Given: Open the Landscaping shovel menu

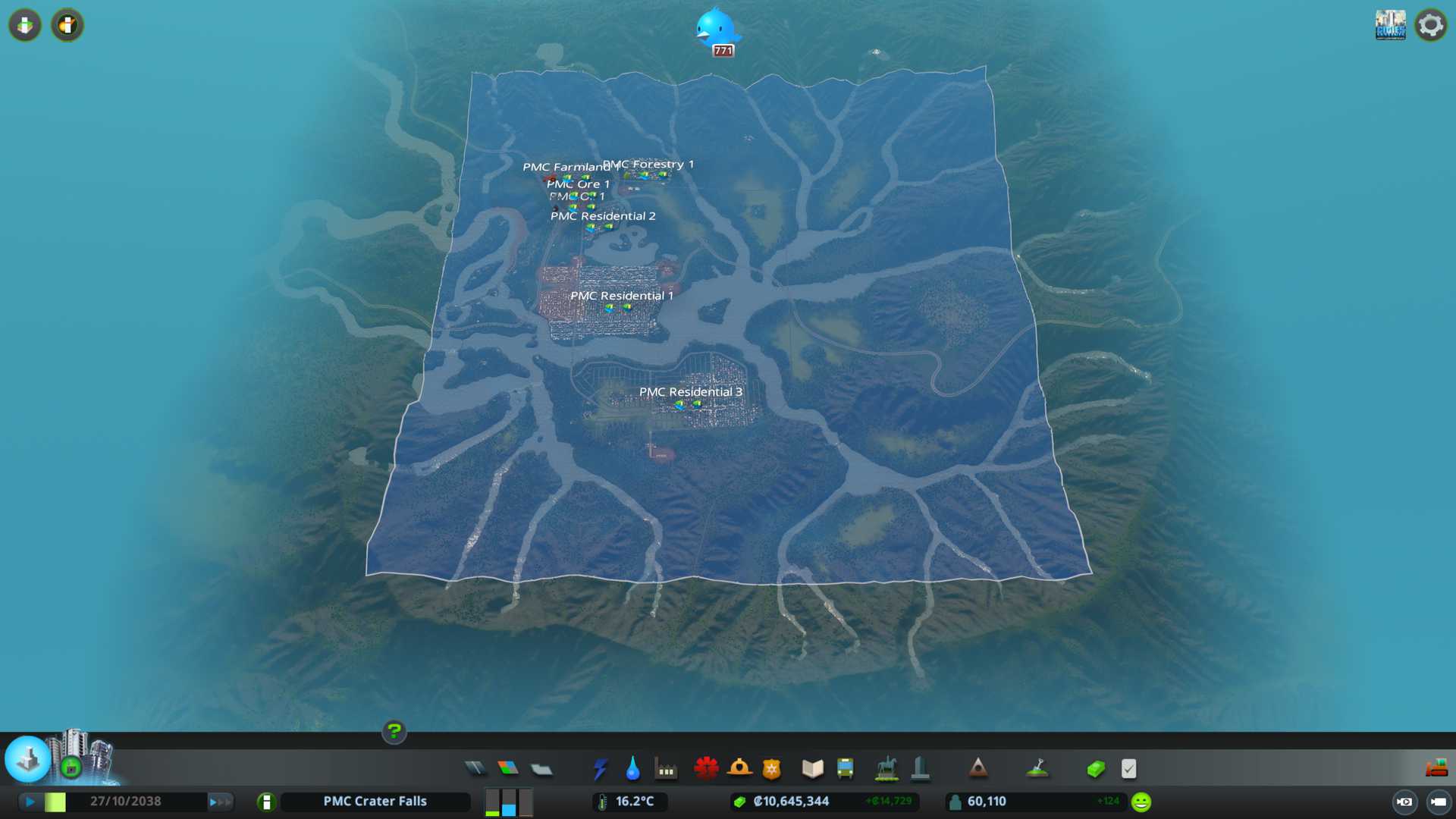Looking at the screenshot, I should [1037, 769].
